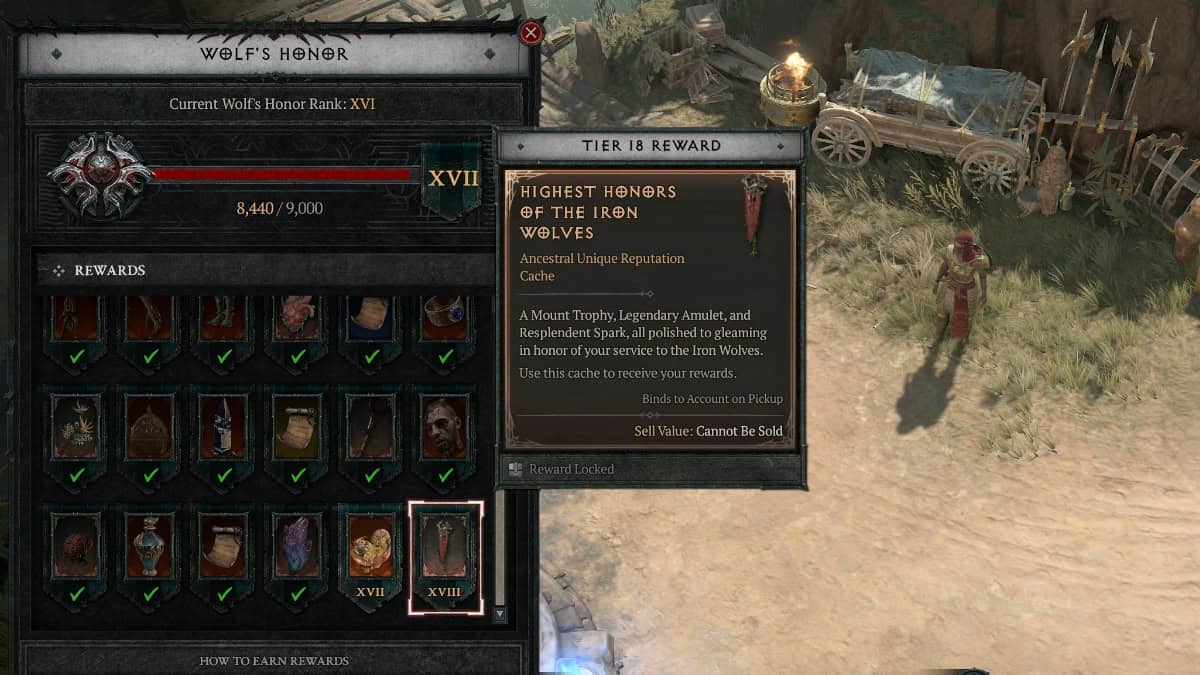Image resolution: width=1200 pixels, height=675 pixels.
Task: Close the Wolf's Honor panel
Action: point(531,33)
